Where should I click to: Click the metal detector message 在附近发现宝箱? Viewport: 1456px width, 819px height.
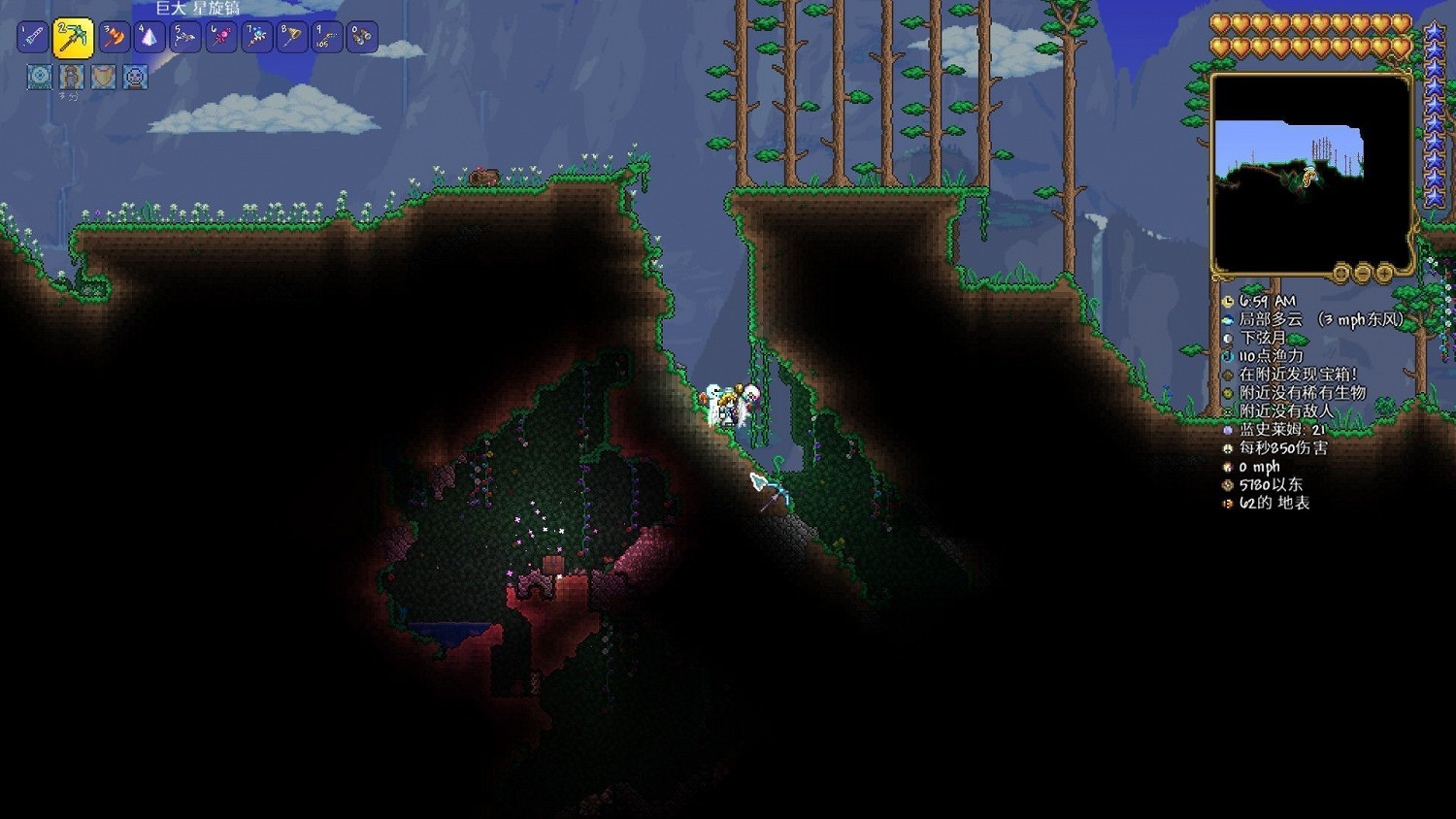pos(1227,374)
